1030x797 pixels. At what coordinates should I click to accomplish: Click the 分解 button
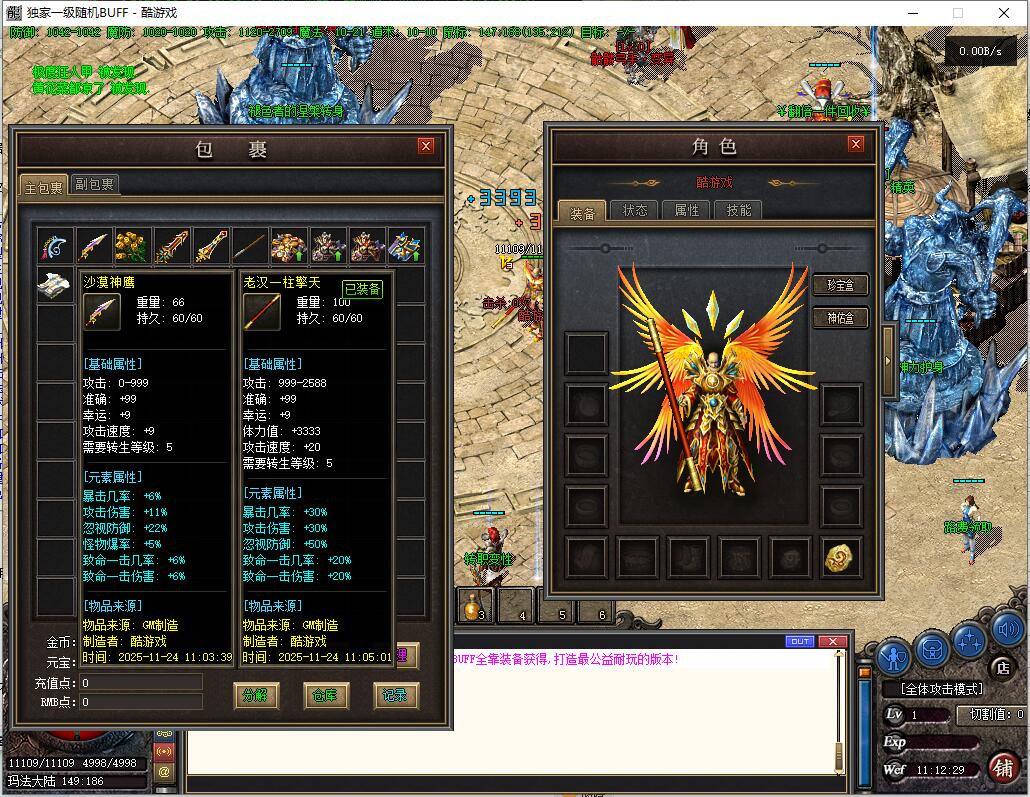(255, 695)
